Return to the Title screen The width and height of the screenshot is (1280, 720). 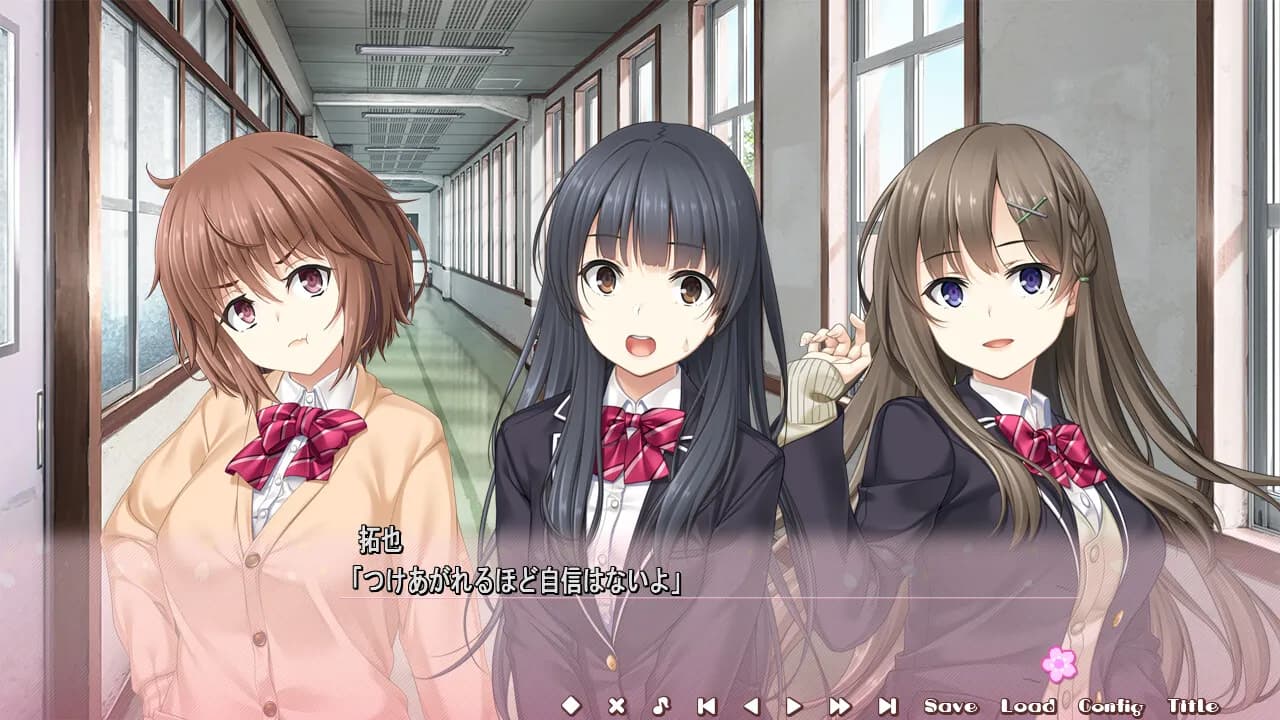pos(1193,706)
